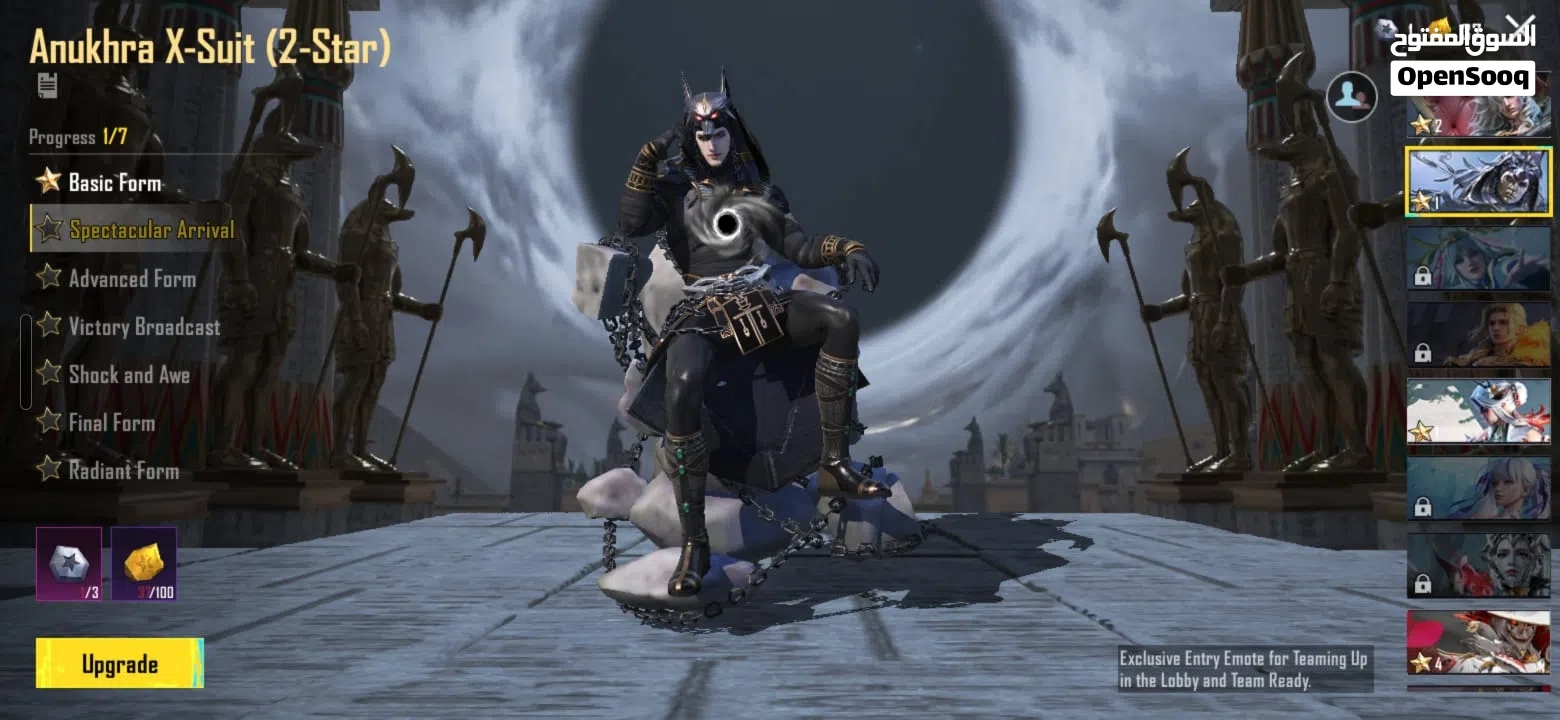
Task: Pick the Radiant Form stage
Action: (123, 470)
